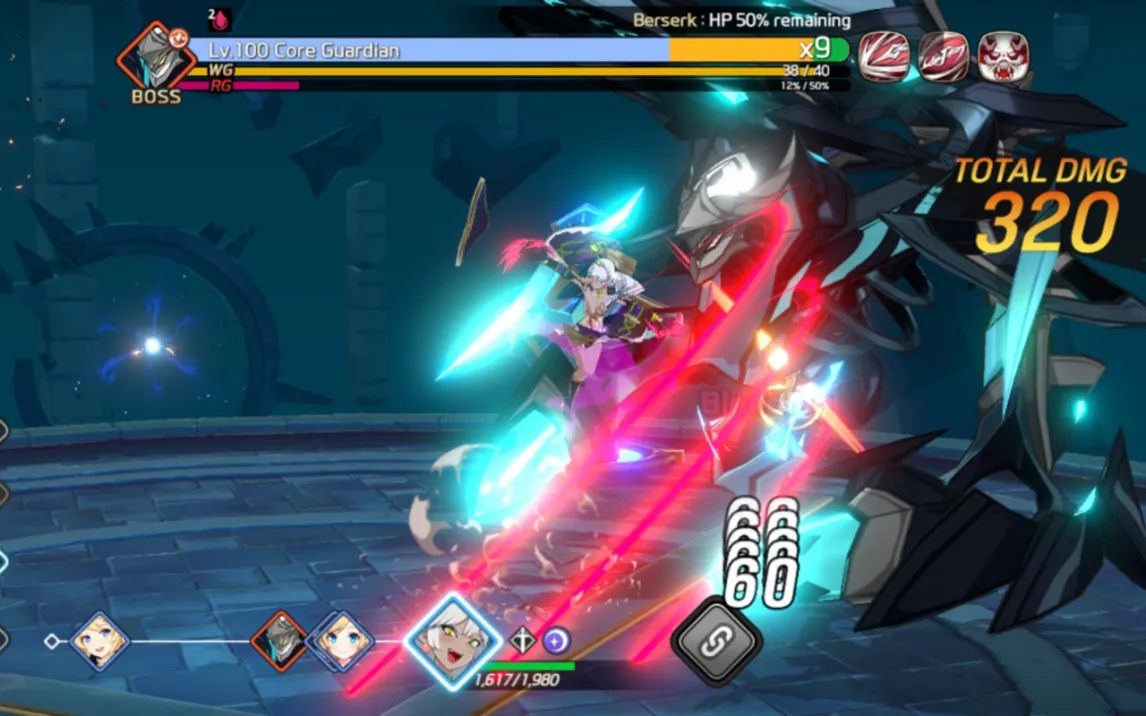This screenshot has width=1146, height=716.
Task: Tap the chain link skill button
Action: (715, 643)
